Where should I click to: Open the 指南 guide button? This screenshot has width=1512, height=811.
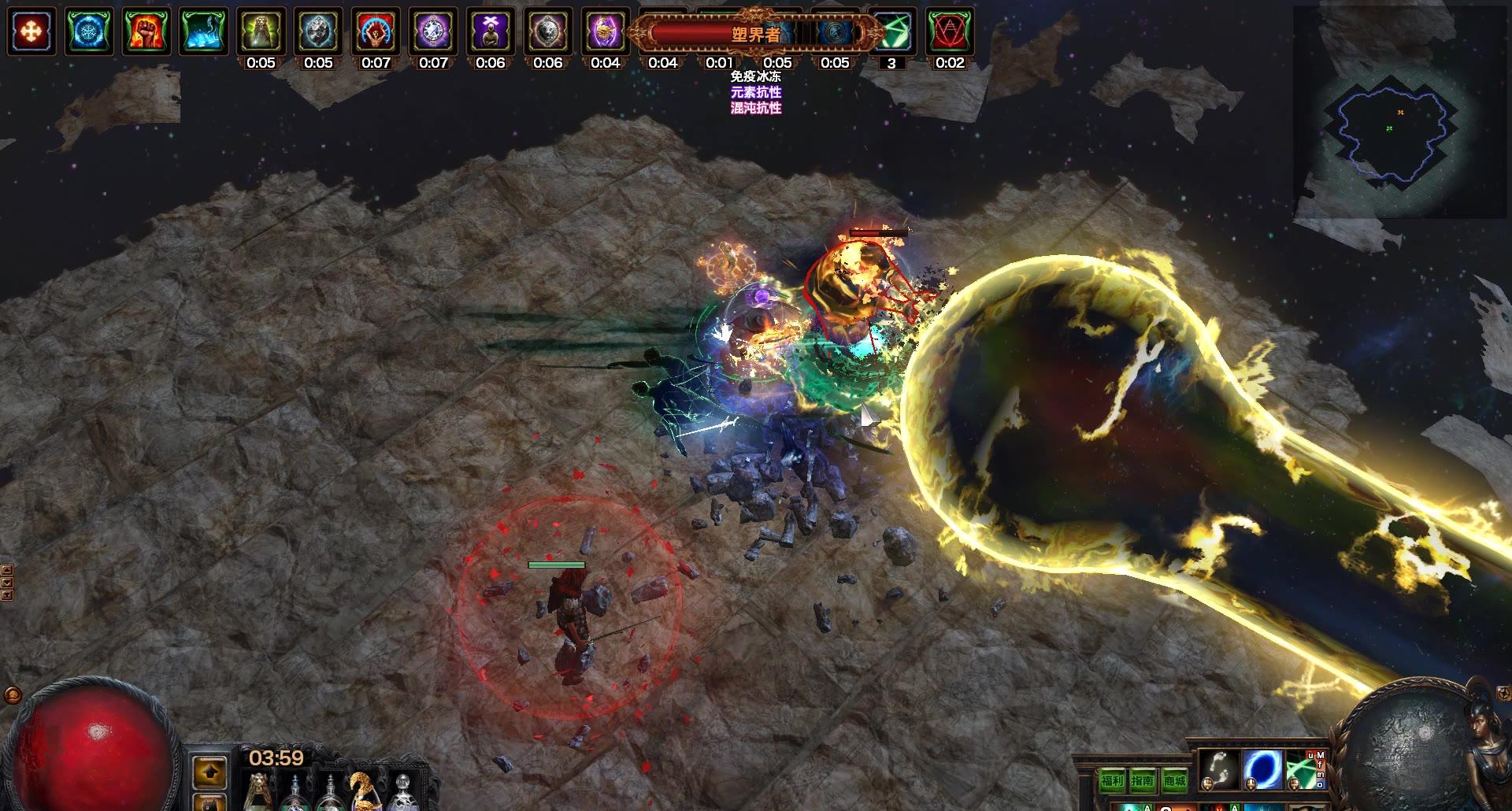click(1143, 780)
